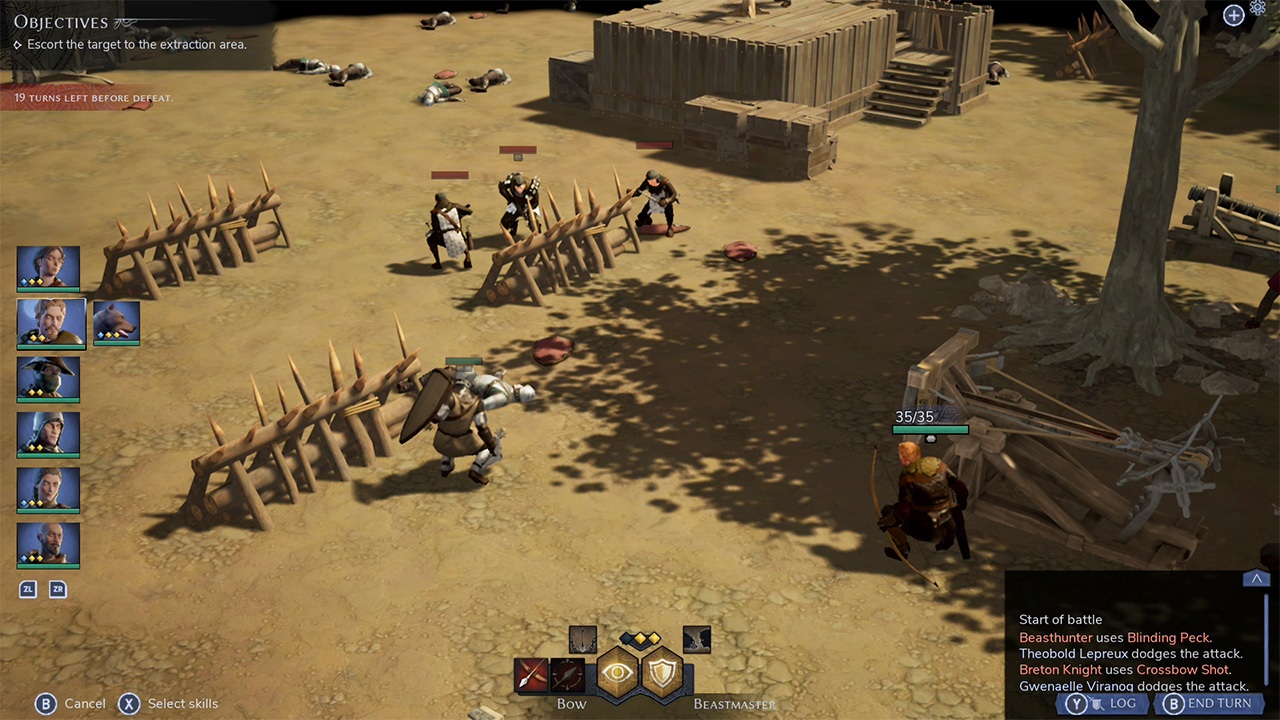
Task: Click the archer's 35/35 health bar
Action: pyautogui.click(x=929, y=428)
